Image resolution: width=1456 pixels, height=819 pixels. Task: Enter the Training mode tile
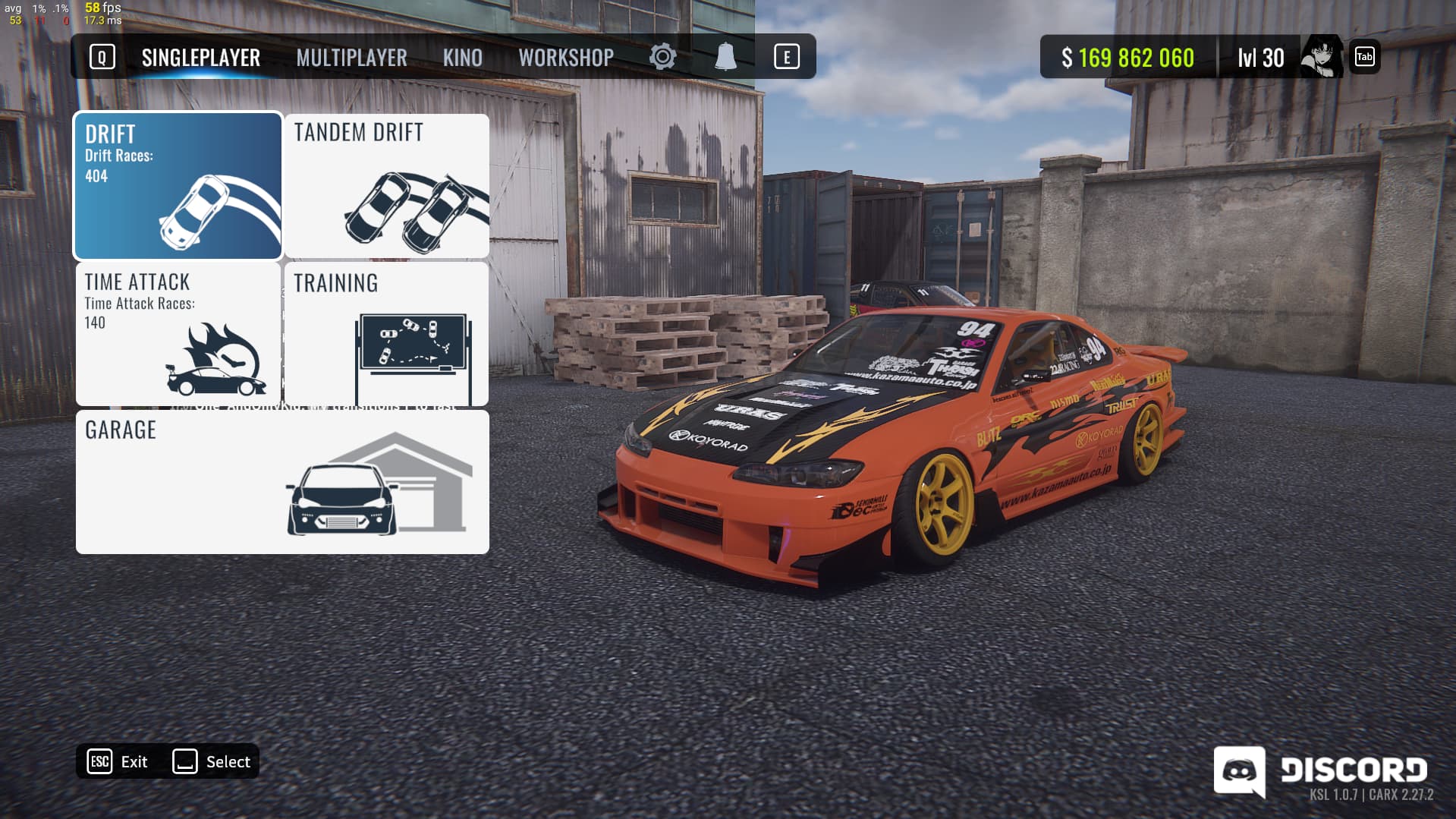pos(387,334)
